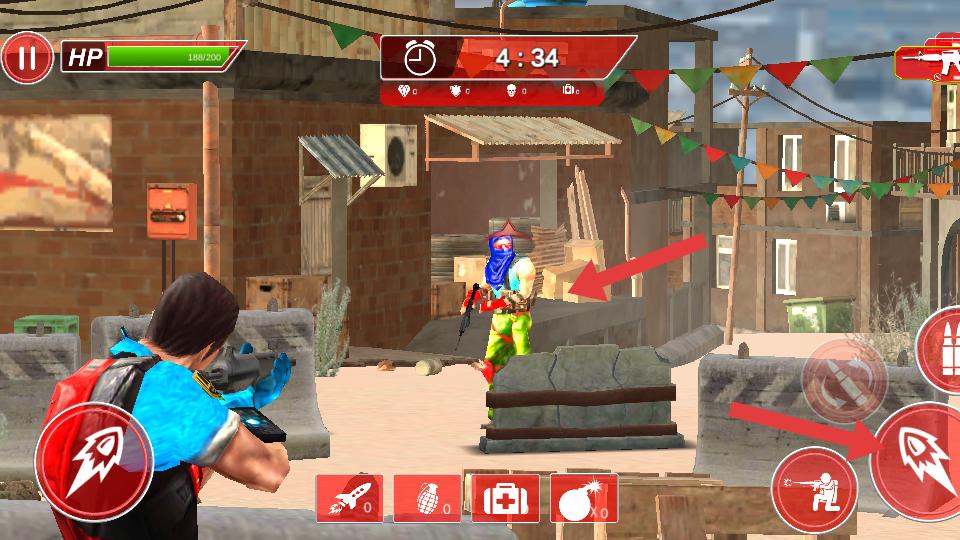Screen dimensions: 960x540
Task: Tap the kneeling shooter crouch button
Action: (x=813, y=490)
